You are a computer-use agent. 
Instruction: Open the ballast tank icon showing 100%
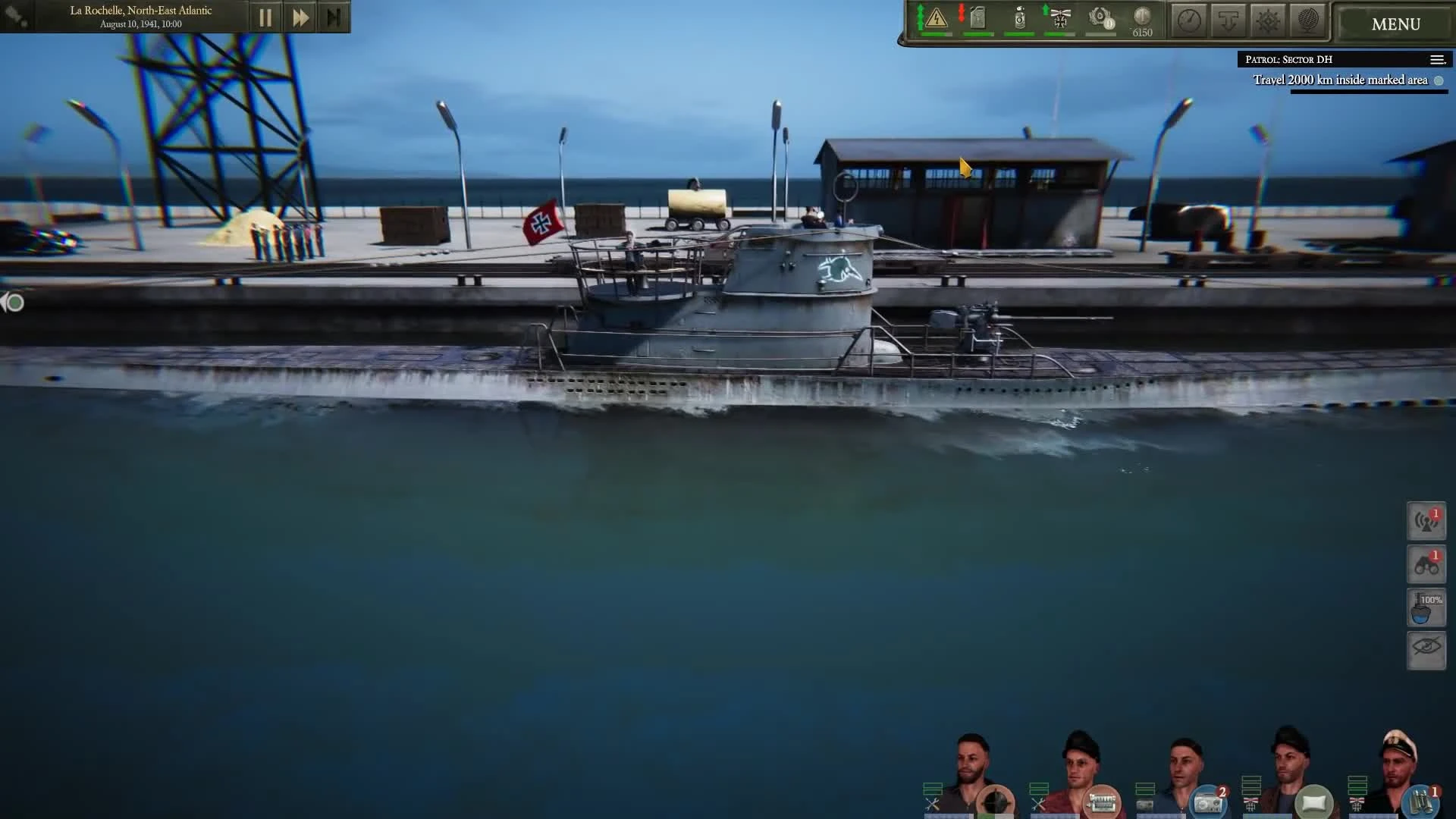[x=1426, y=607]
